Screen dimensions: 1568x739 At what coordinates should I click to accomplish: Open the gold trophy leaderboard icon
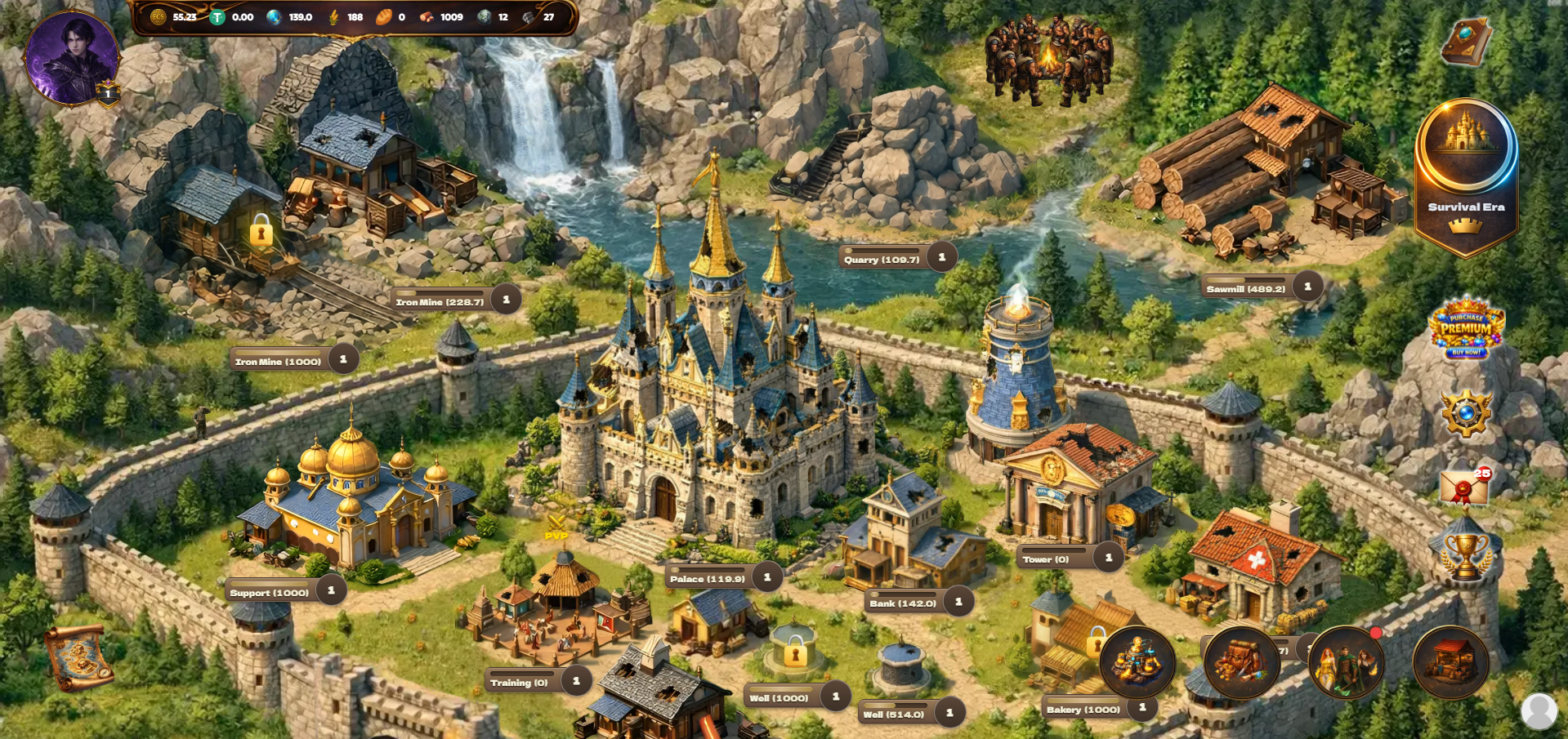tap(1465, 555)
